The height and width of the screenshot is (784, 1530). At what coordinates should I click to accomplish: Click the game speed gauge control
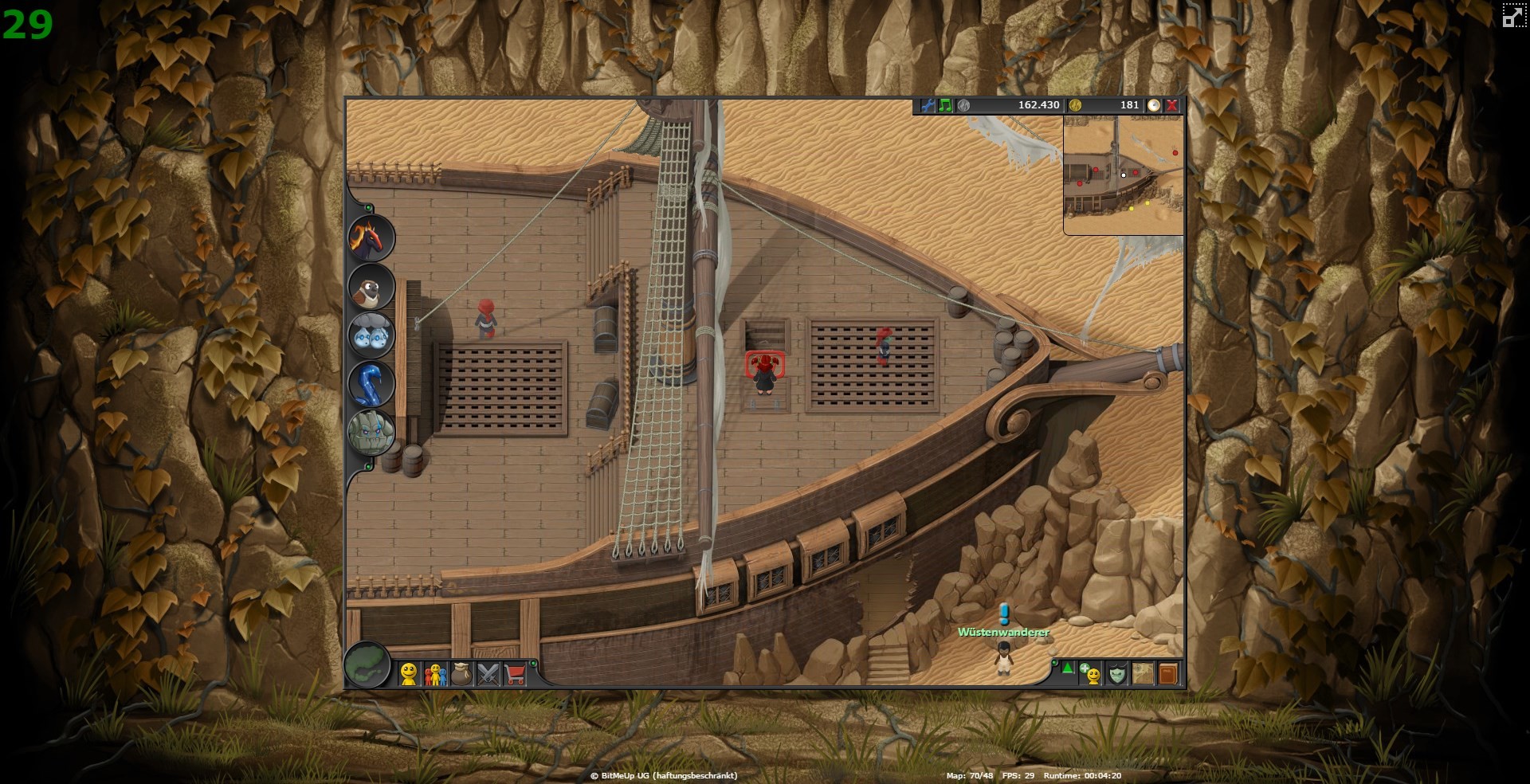point(1154,104)
